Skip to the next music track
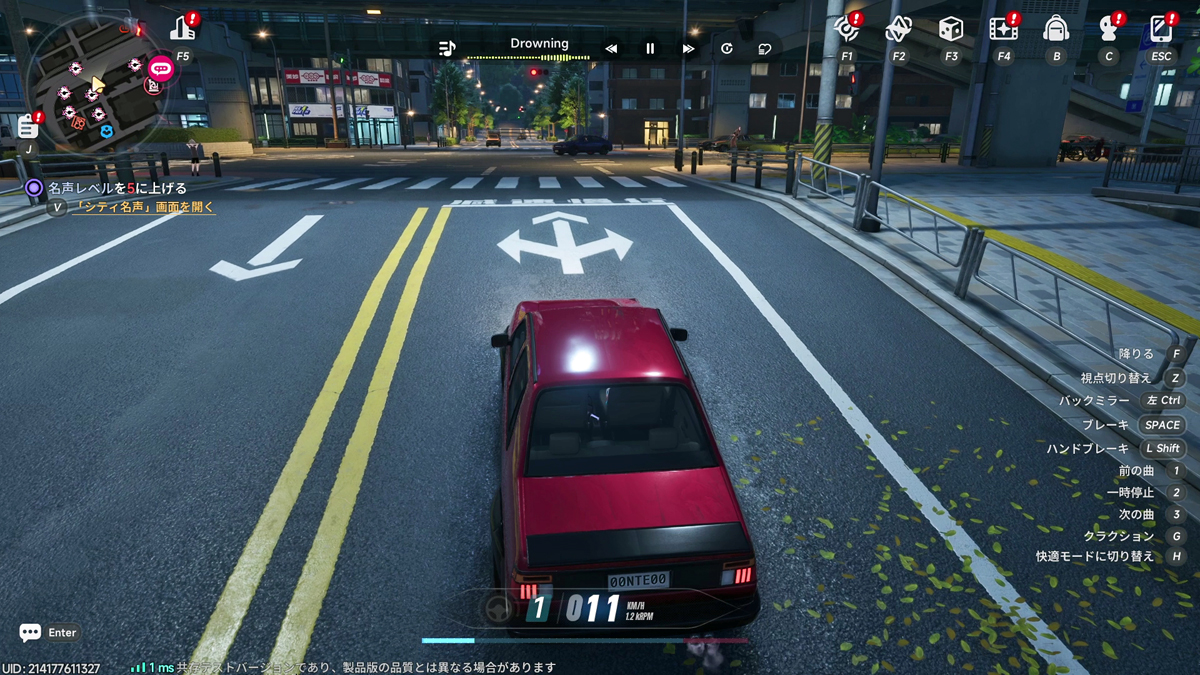Viewport: 1200px width, 675px height. point(688,48)
